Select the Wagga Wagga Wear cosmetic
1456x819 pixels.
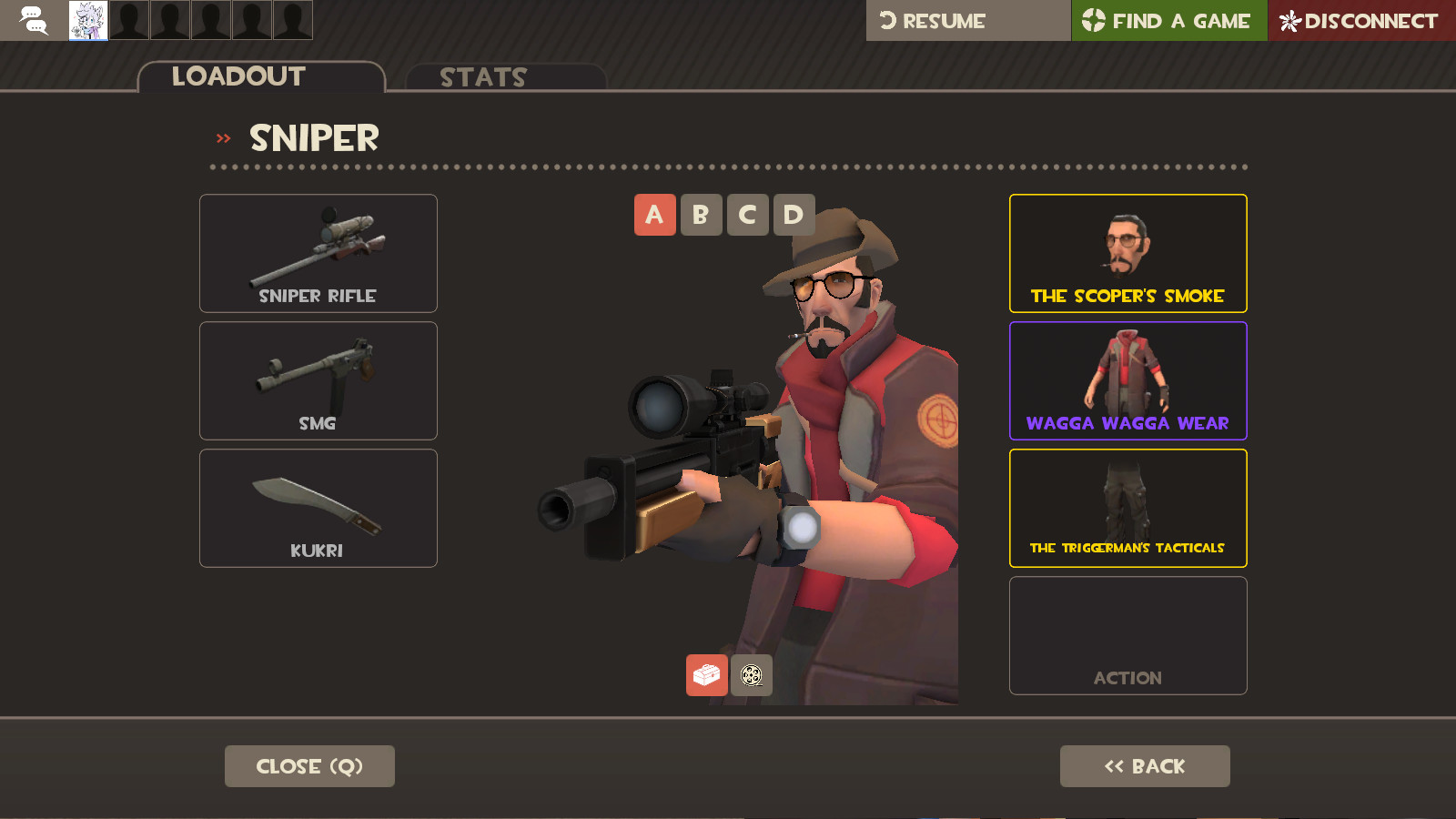coord(1127,380)
